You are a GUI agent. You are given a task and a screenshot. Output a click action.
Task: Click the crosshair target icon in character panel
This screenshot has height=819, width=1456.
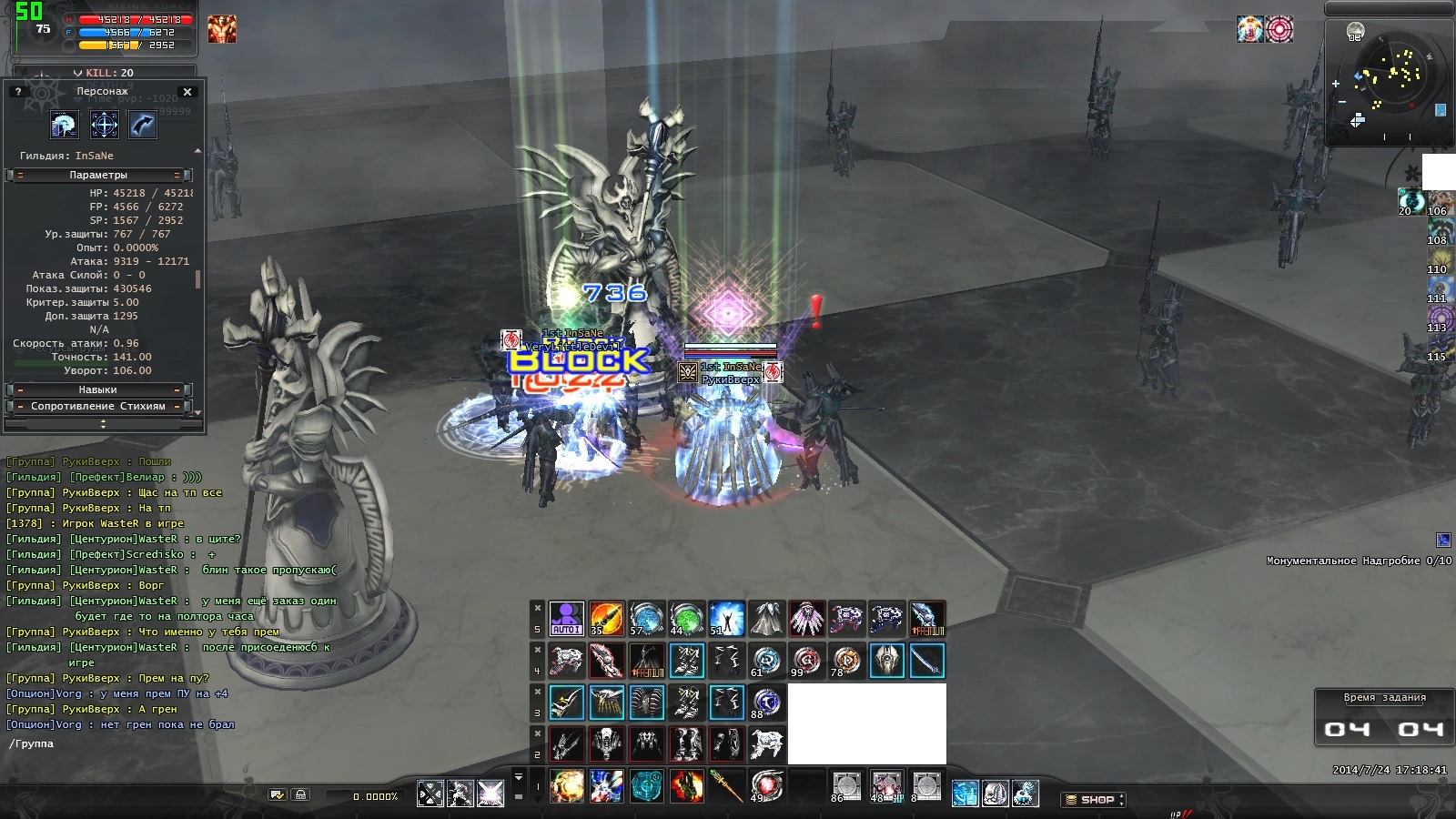[105, 125]
